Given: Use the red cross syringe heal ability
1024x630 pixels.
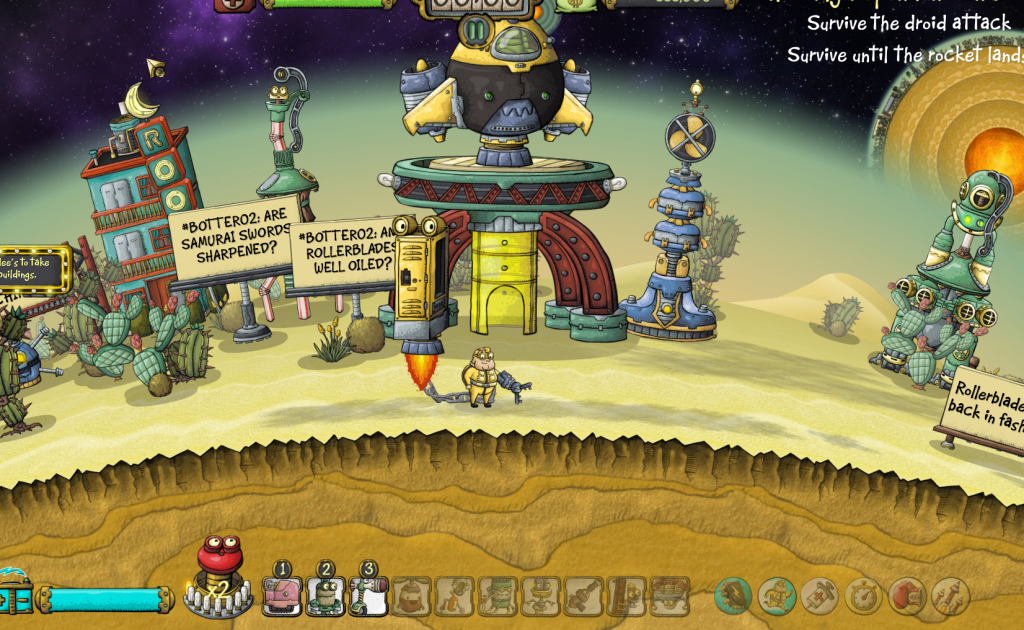Looking at the screenshot, I should coord(820,596).
